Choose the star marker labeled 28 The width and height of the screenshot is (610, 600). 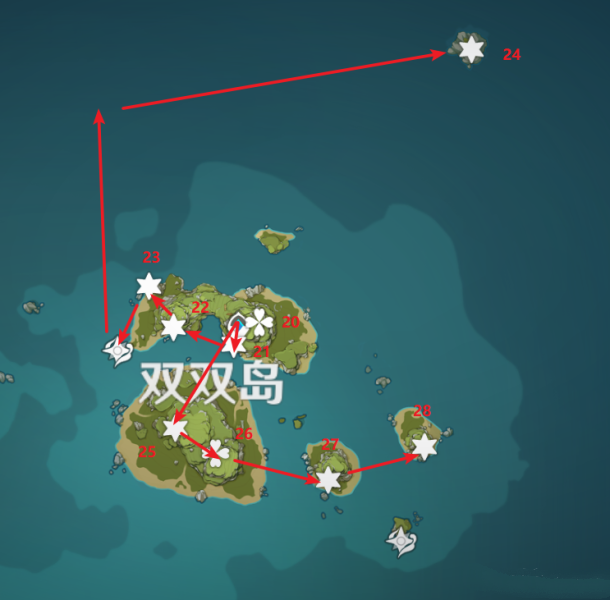[x=425, y=446]
